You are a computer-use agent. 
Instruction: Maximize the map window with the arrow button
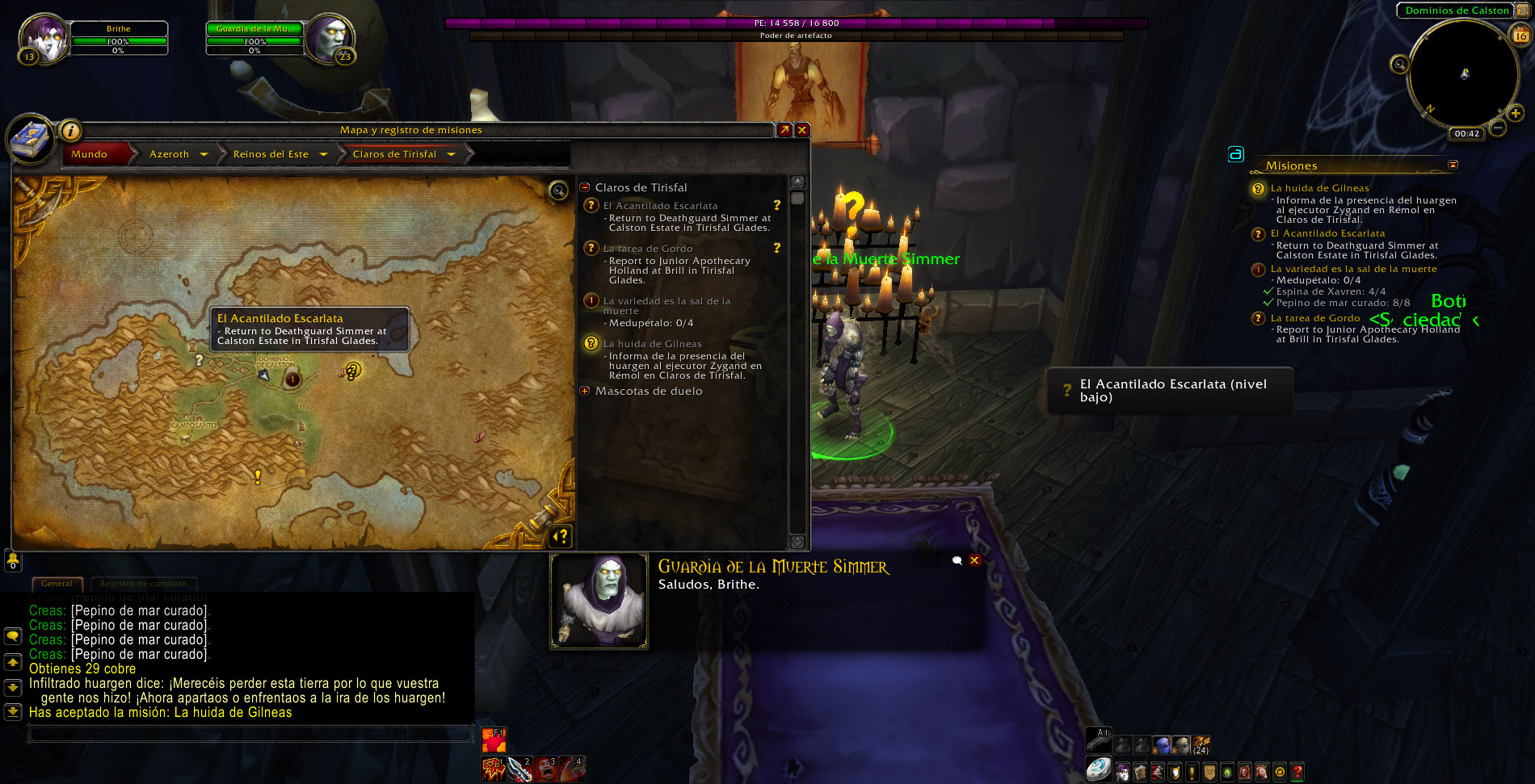coord(784,130)
